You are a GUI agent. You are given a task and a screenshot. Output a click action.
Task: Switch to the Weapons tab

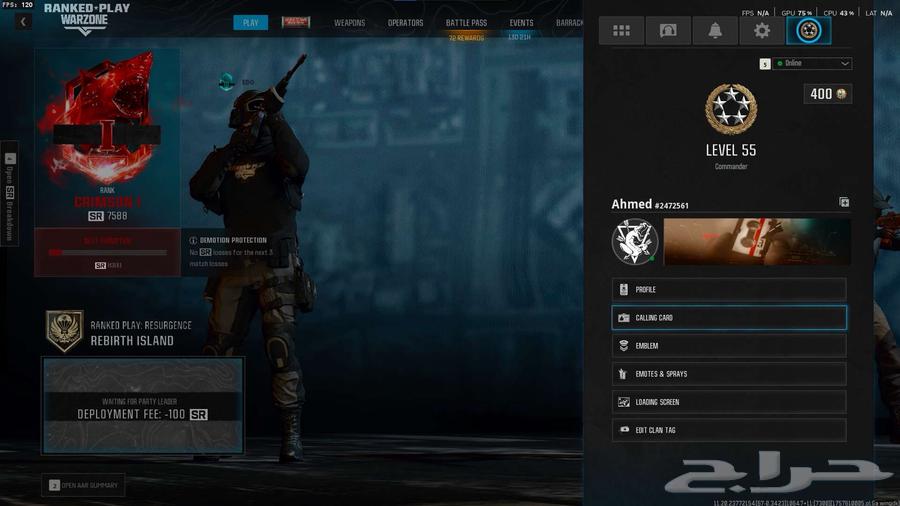coord(349,23)
